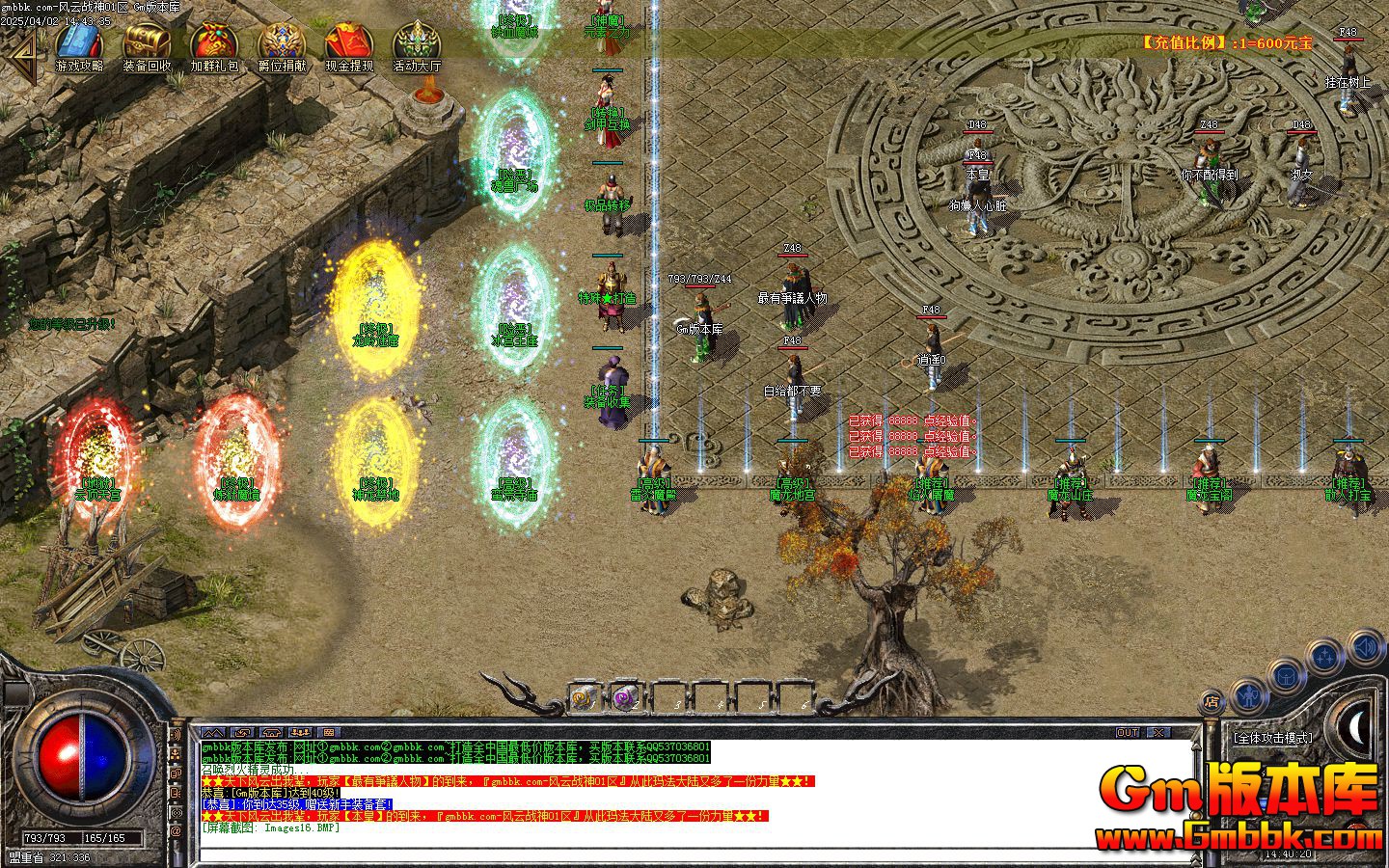Mute game audio via the speaker icon
This screenshot has height=868, width=1389.
tap(1365, 648)
